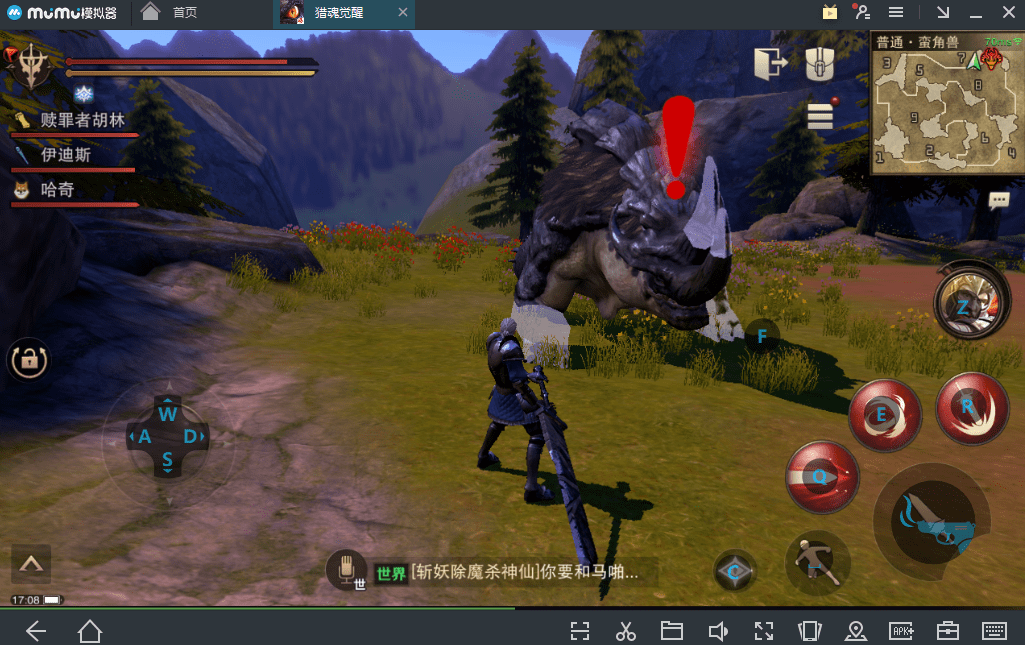Screen dimensions: 1025x645
Task: Open the chat speech bubble icon
Action: click(998, 200)
